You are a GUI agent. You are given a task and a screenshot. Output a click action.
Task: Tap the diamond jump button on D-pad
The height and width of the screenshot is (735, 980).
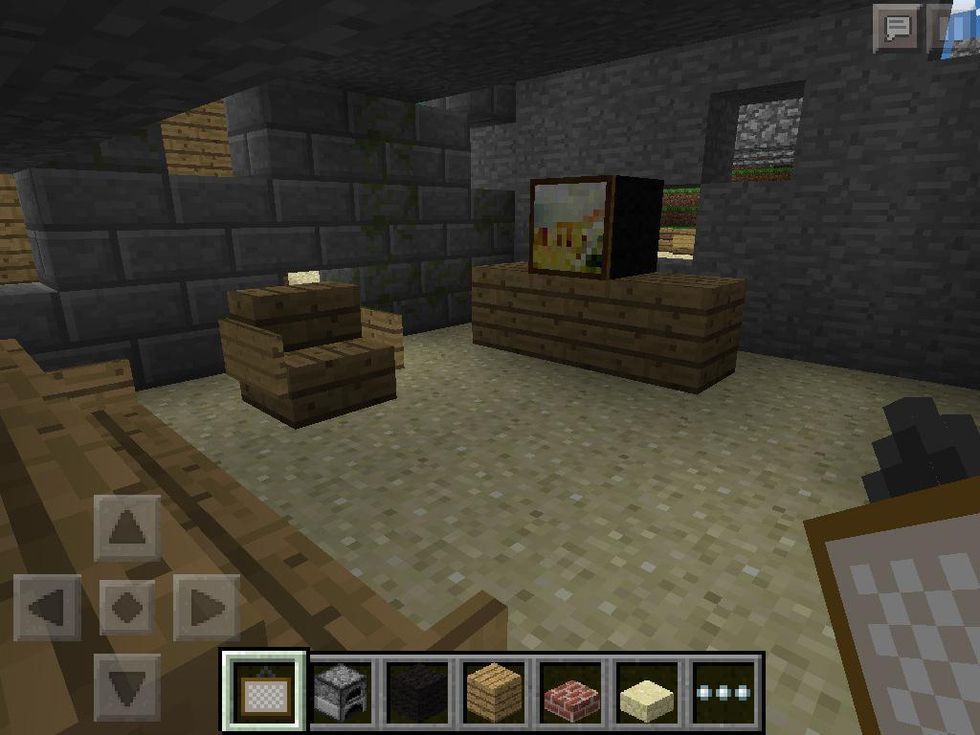pyautogui.click(x=127, y=607)
